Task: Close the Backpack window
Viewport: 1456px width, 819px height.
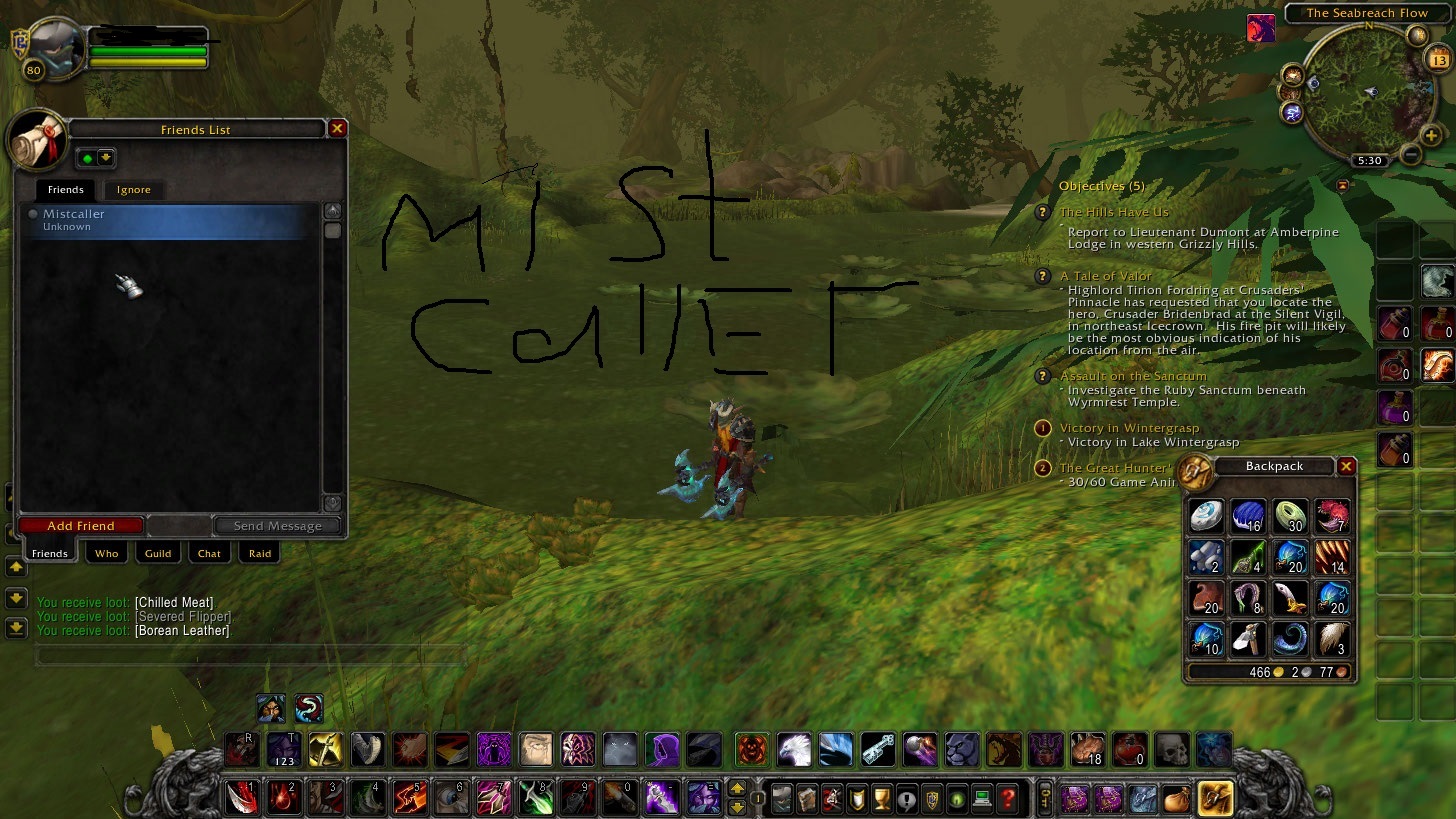Action: coord(1347,467)
